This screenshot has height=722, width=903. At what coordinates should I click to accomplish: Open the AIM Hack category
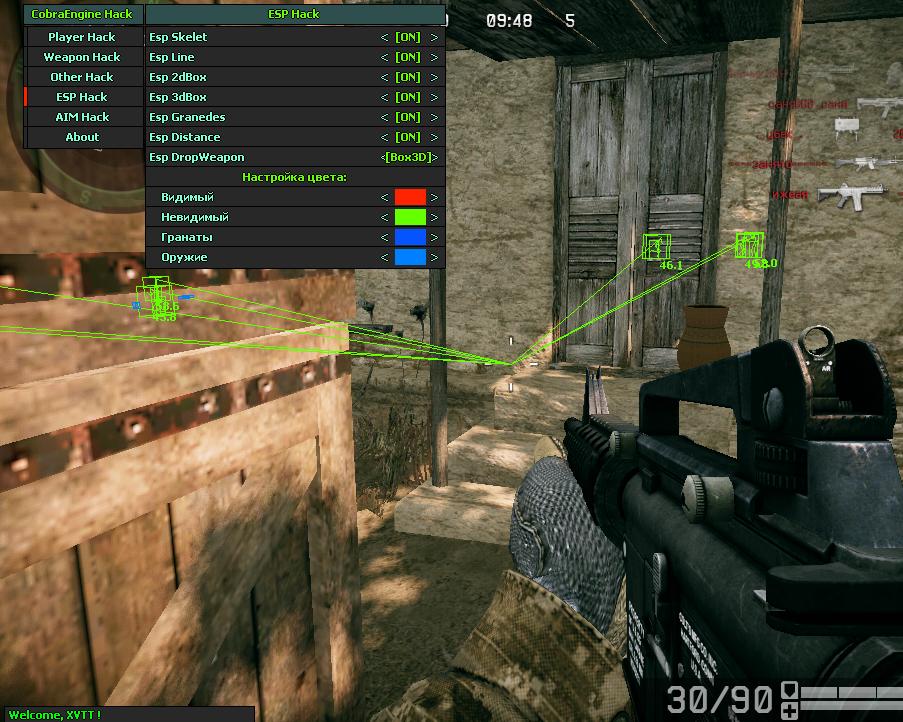[x=82, y=117]
